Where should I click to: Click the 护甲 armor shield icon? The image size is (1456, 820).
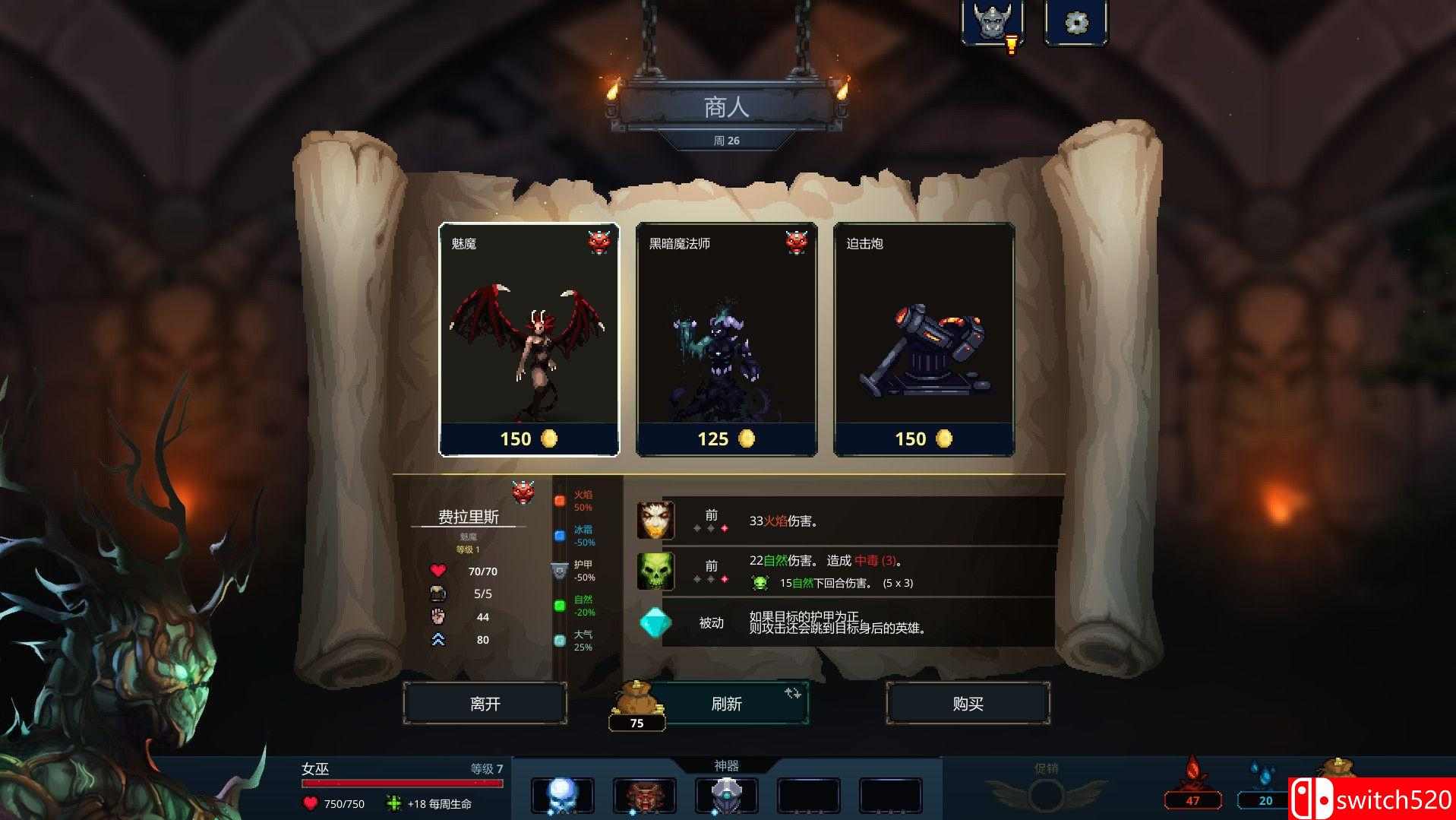[x=560, y=571]
